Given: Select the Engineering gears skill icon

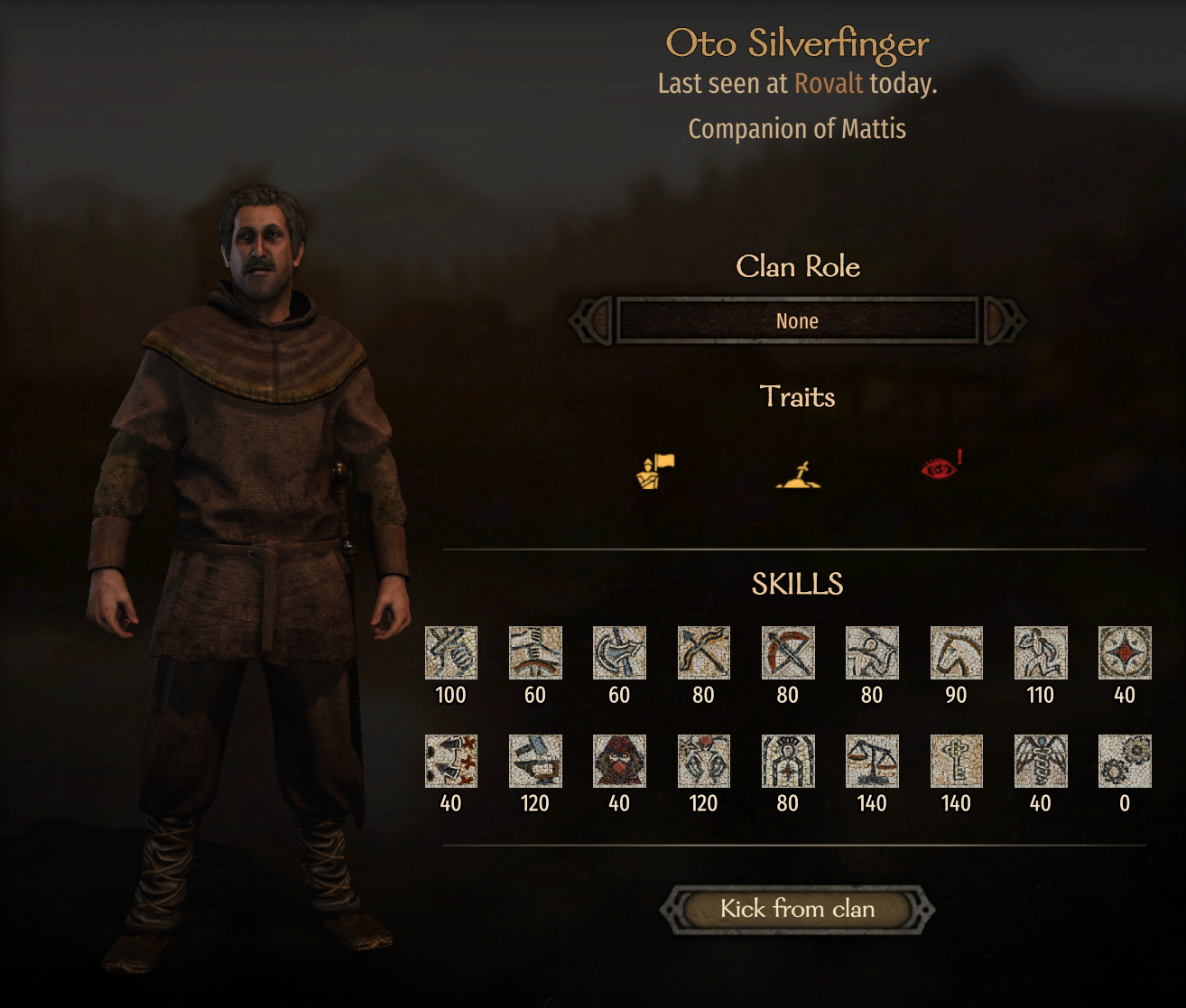Looking at the screenshot, I should click(1125, 761).
